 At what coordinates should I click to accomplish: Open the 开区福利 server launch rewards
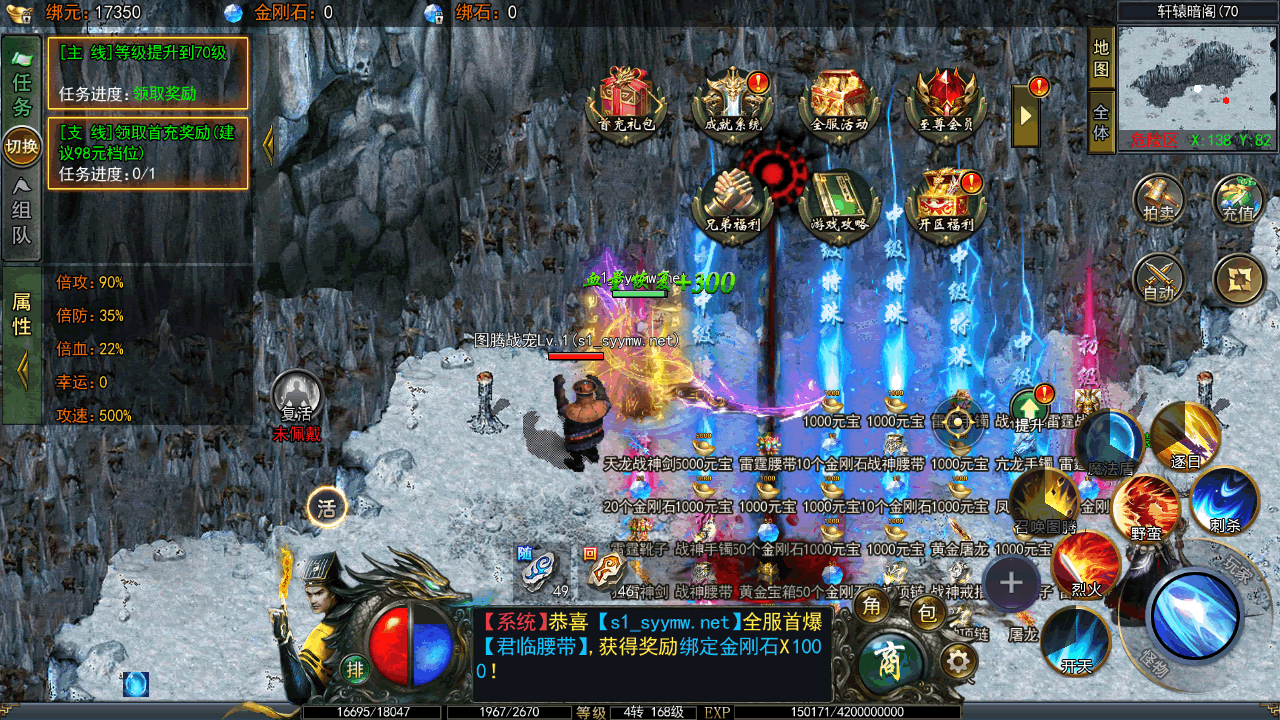tap(945, 202)
